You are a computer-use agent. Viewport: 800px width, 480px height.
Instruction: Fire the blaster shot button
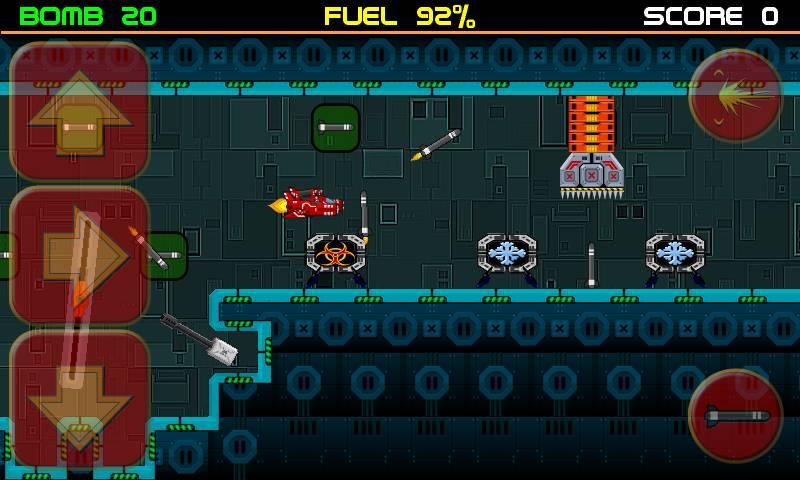736,95
